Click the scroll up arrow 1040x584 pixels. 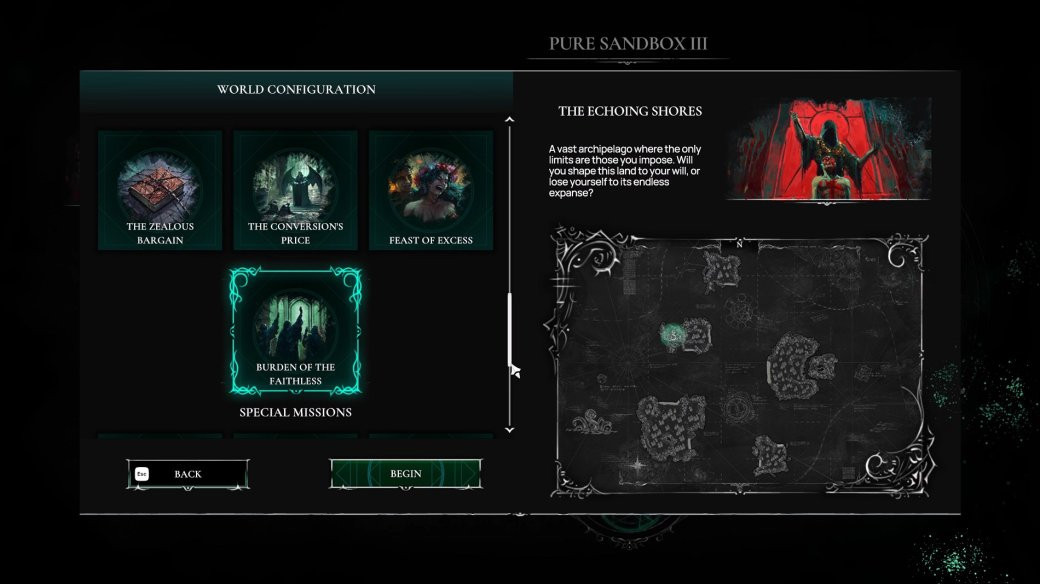[509, 120]
